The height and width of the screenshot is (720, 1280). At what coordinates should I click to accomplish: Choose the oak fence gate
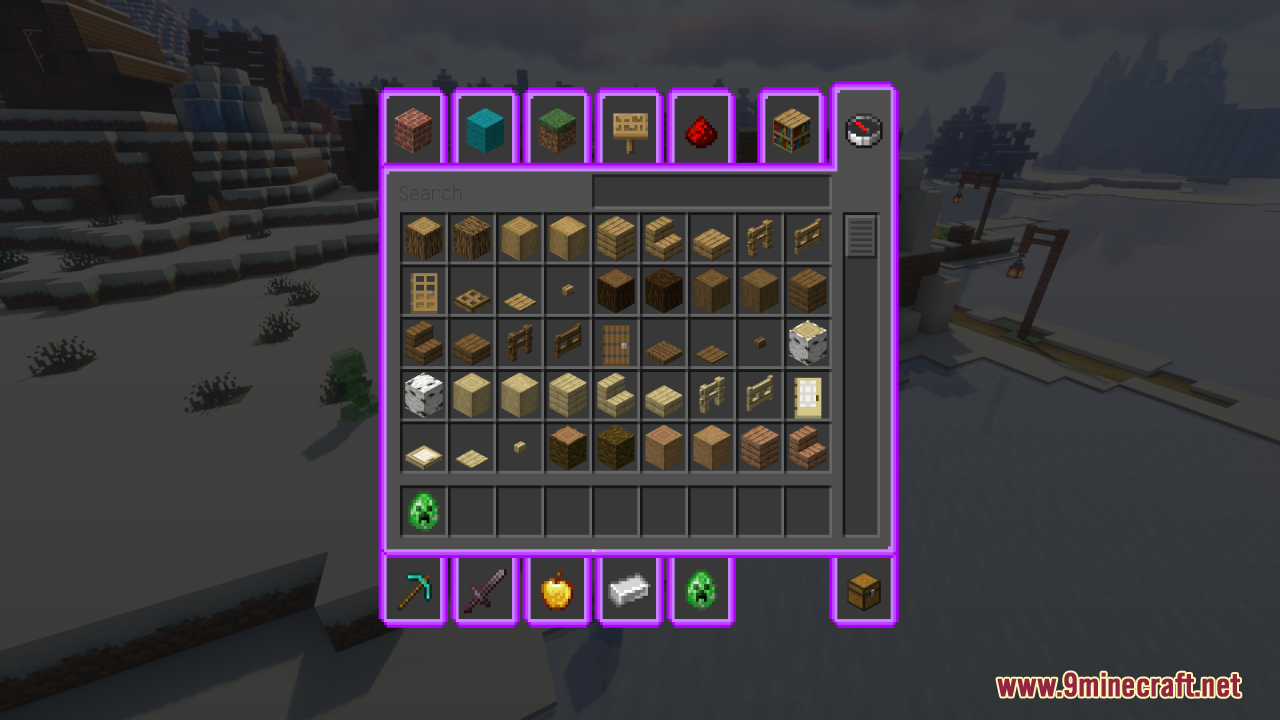coord(807,237)
